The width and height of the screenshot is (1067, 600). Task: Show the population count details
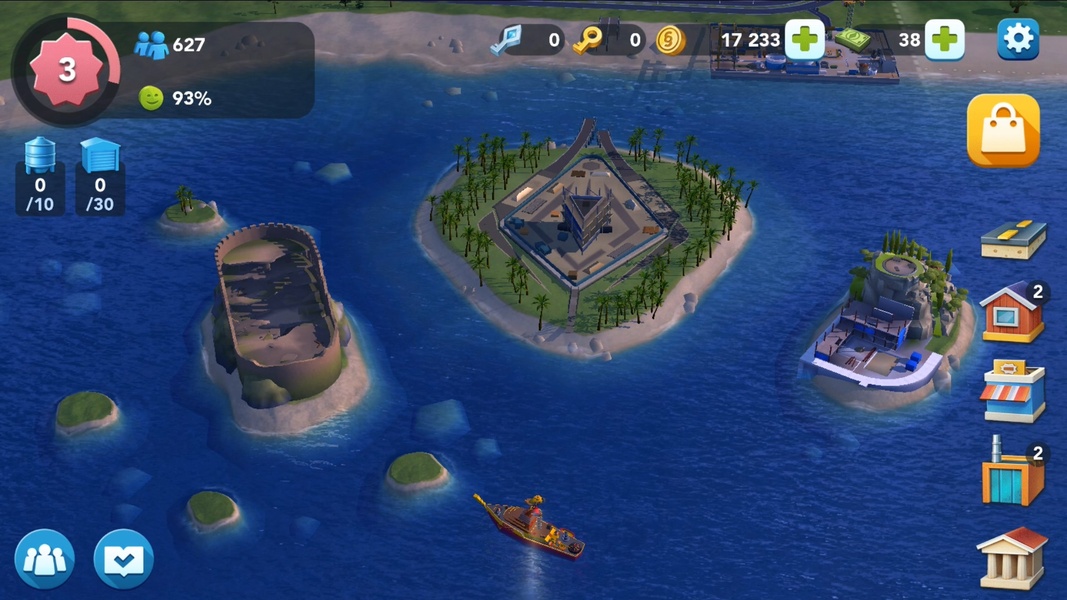170,45
